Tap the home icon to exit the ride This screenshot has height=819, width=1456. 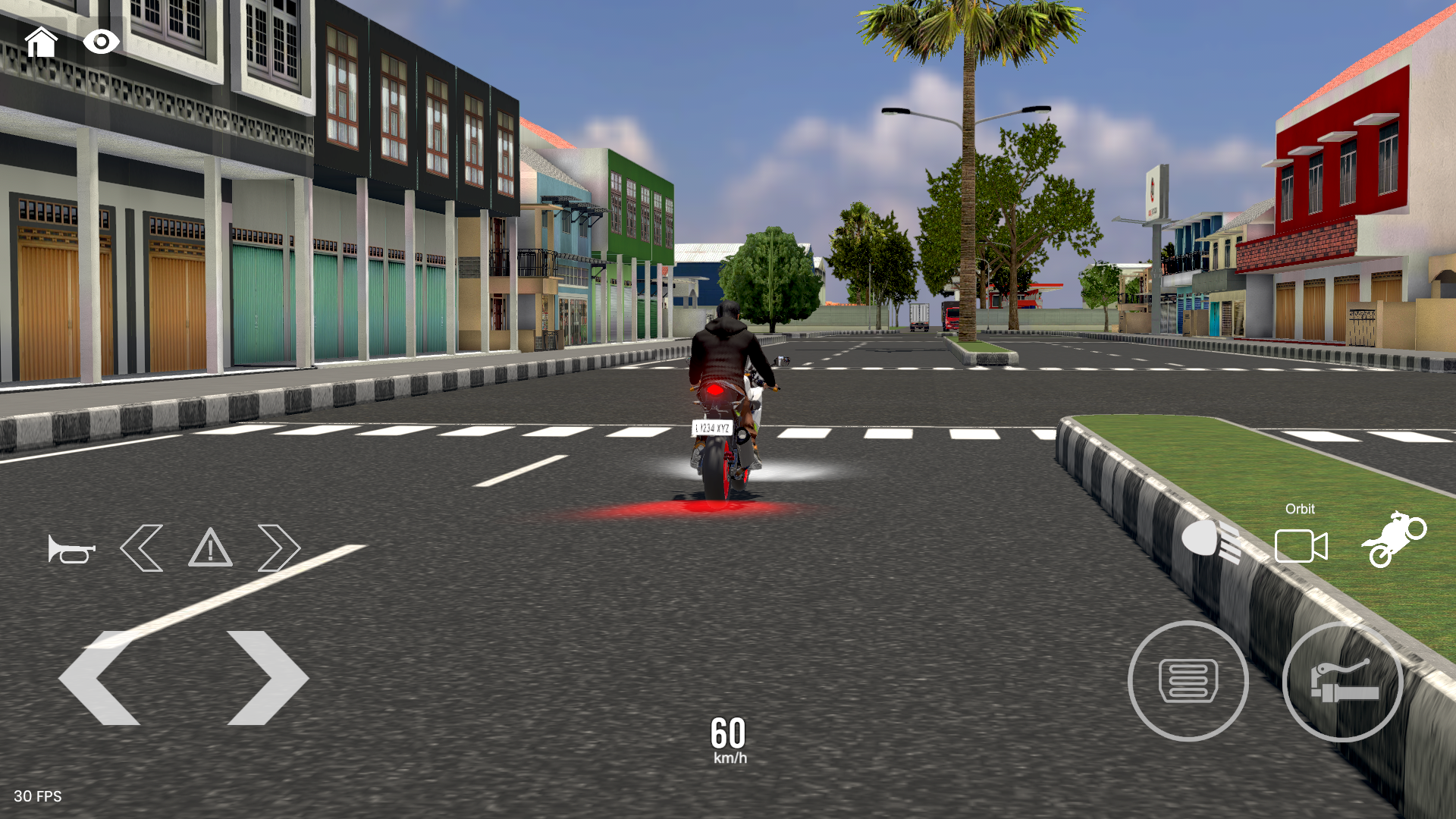pos(42,42)
